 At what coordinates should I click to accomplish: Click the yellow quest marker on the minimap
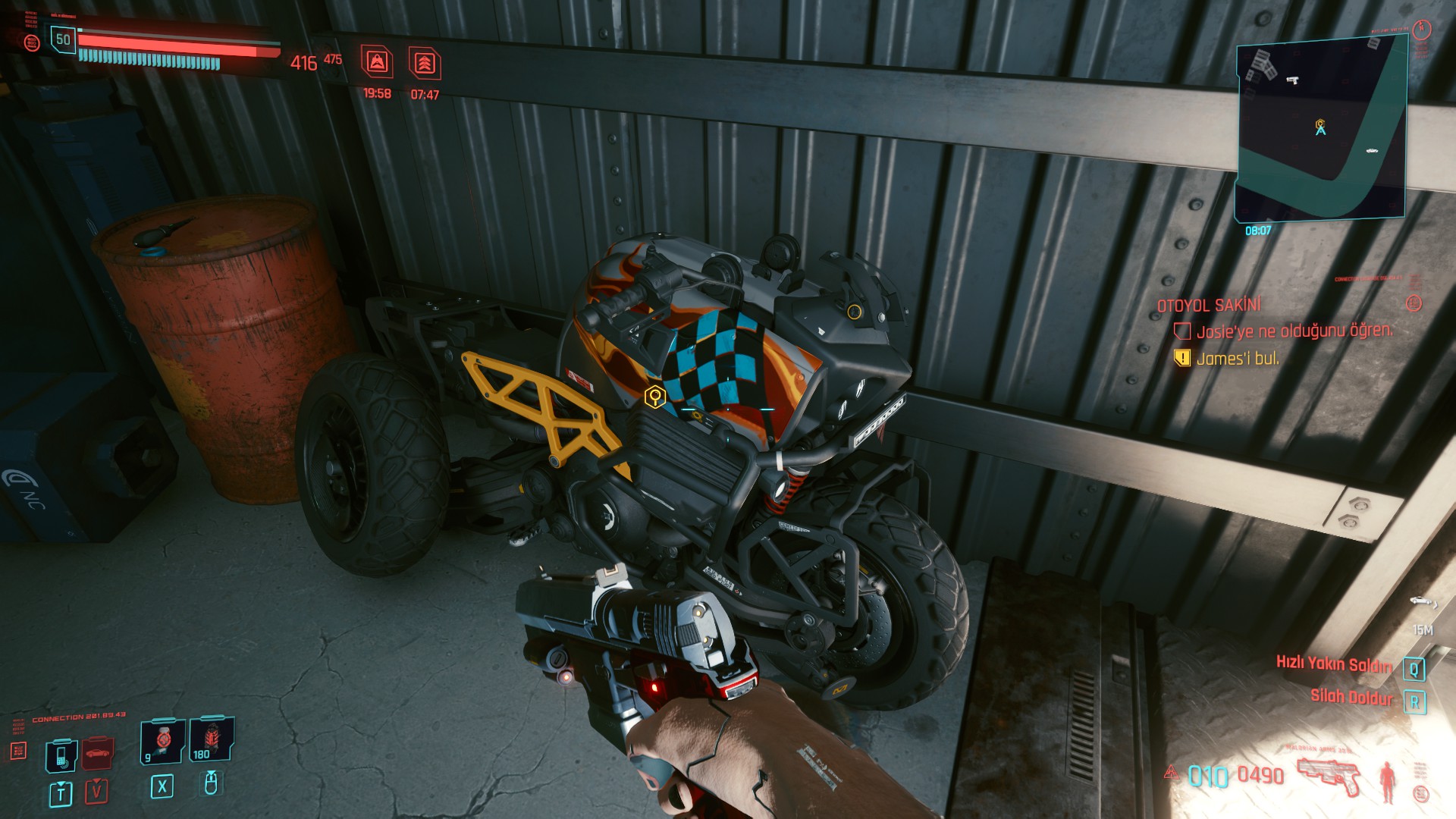[1320, 124]
